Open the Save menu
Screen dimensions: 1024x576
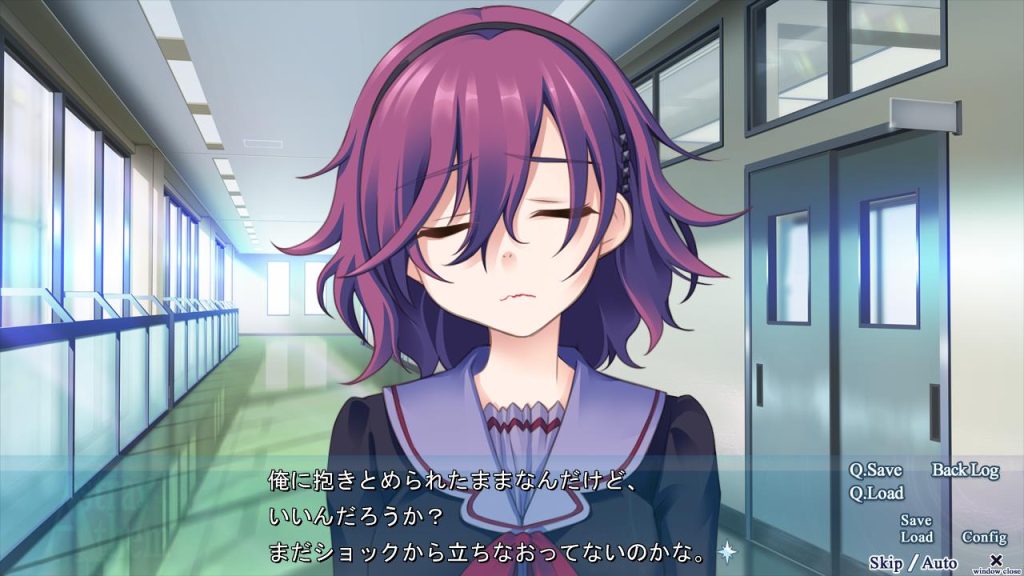[x=915, y=521]
